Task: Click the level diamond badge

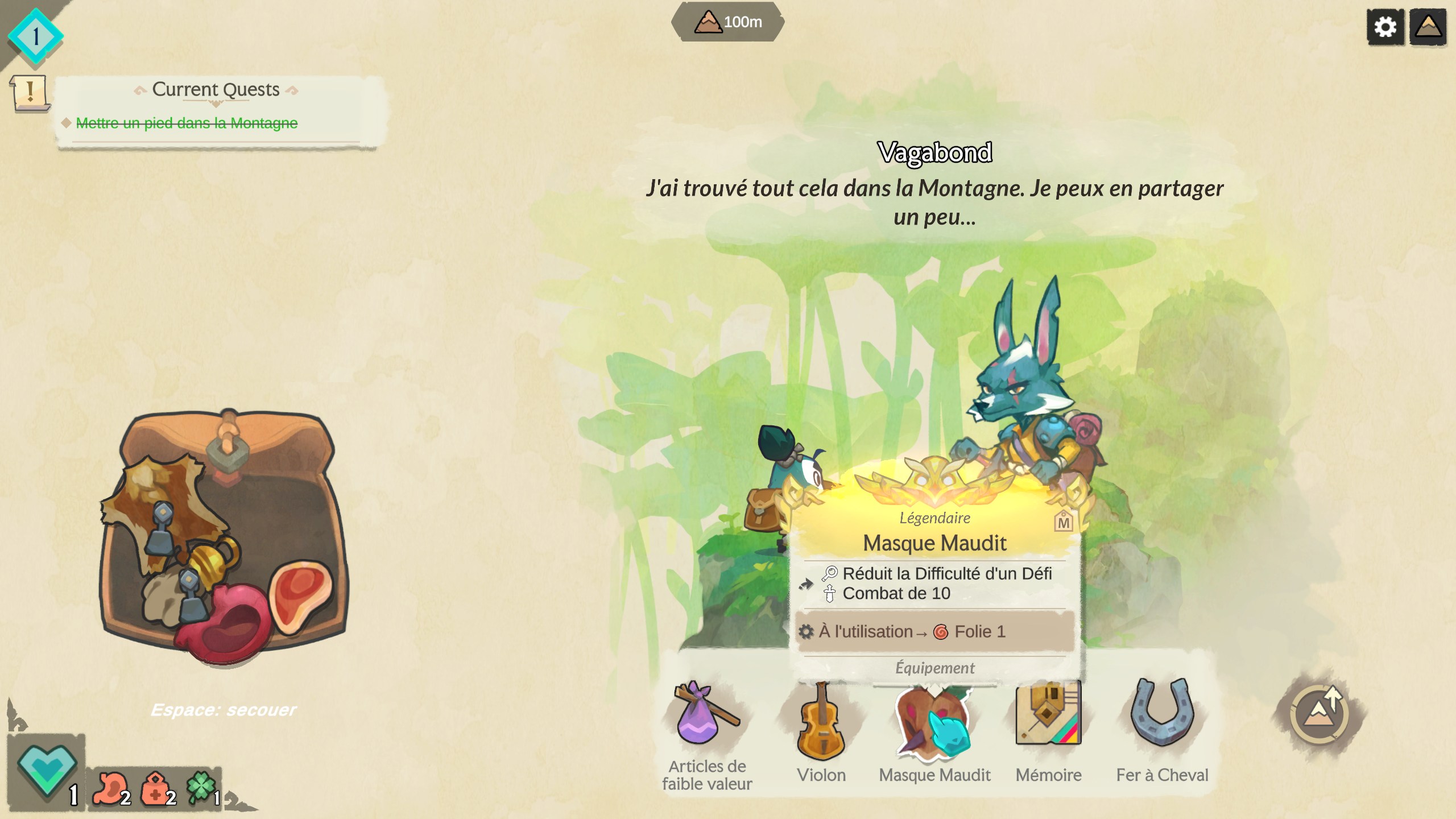Action: click(35, 36)
